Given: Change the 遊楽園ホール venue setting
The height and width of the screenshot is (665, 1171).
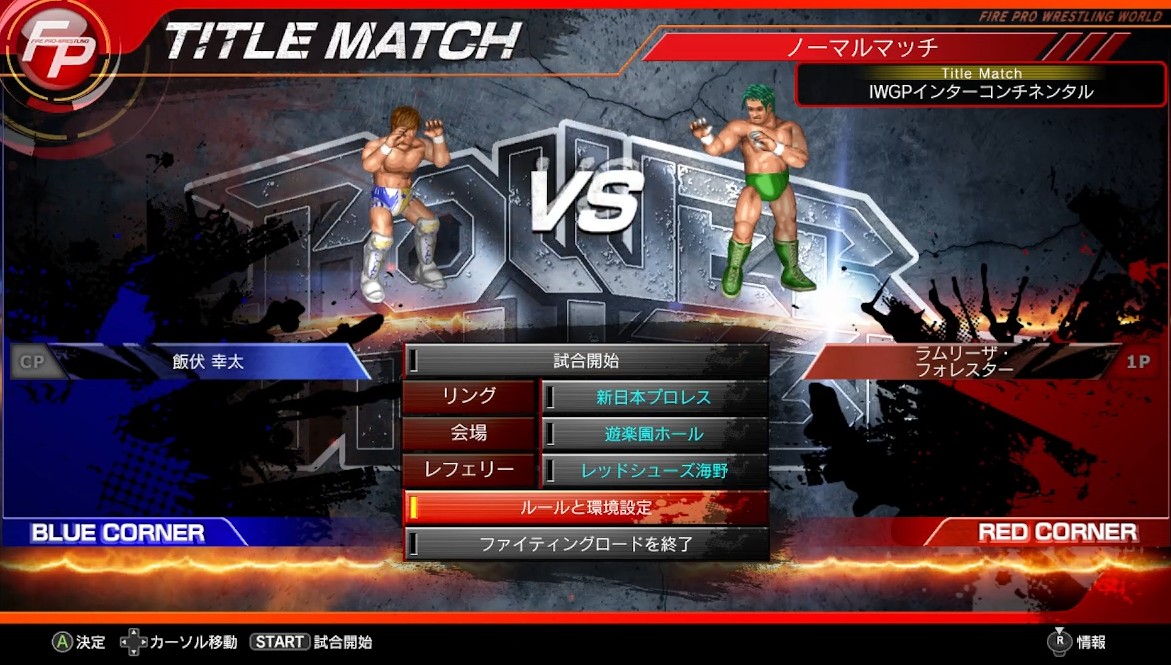Looking at the screenshot, I should pyautogui.click(x=654, y=434).
